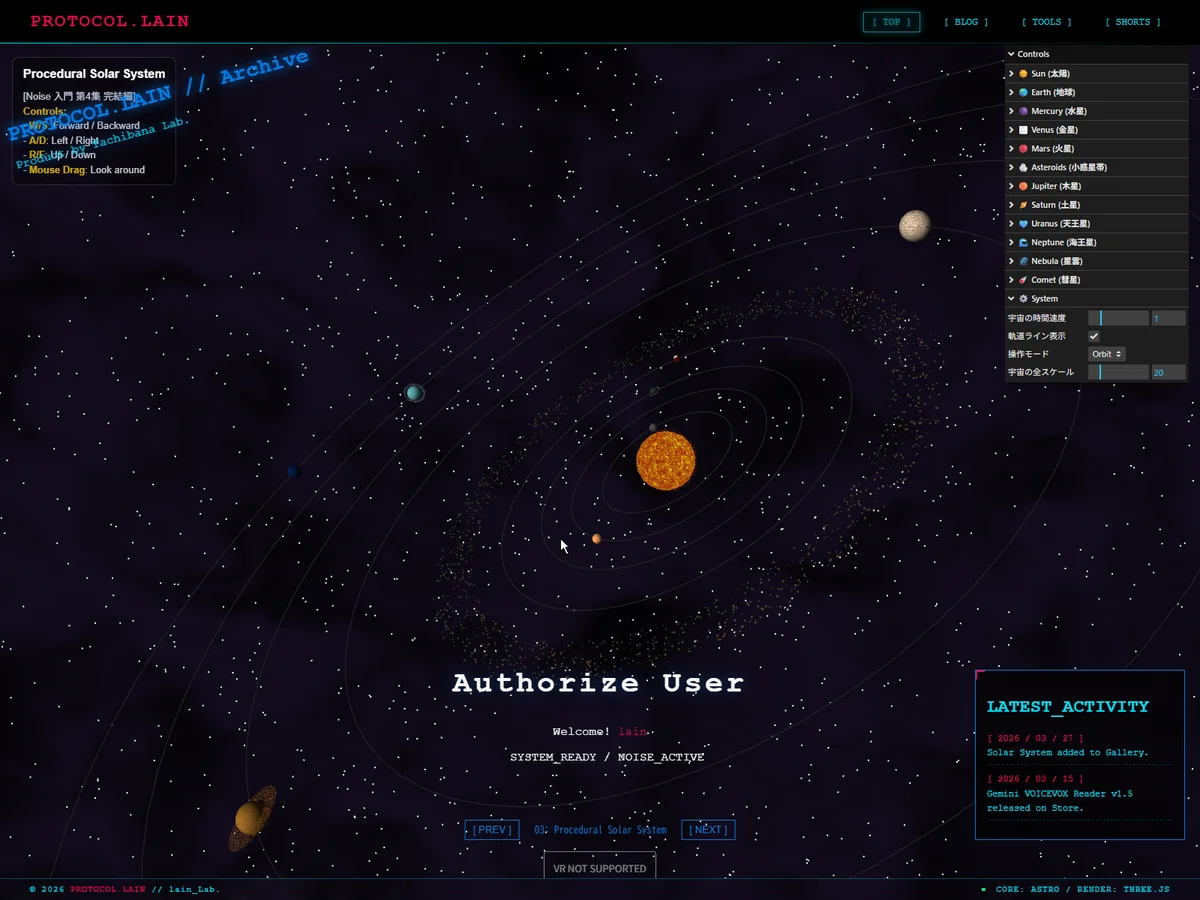This screenshot has height=900, width=1200.
Task: Open the Mercury (水星) folder
Action: tap(1058, 111)
